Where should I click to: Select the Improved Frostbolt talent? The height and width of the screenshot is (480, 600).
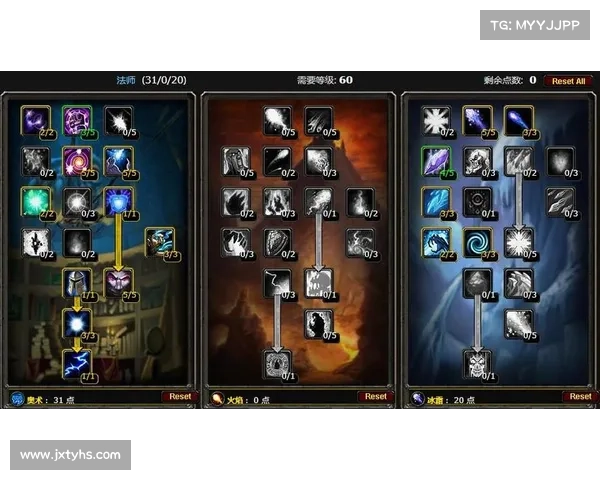477,120
